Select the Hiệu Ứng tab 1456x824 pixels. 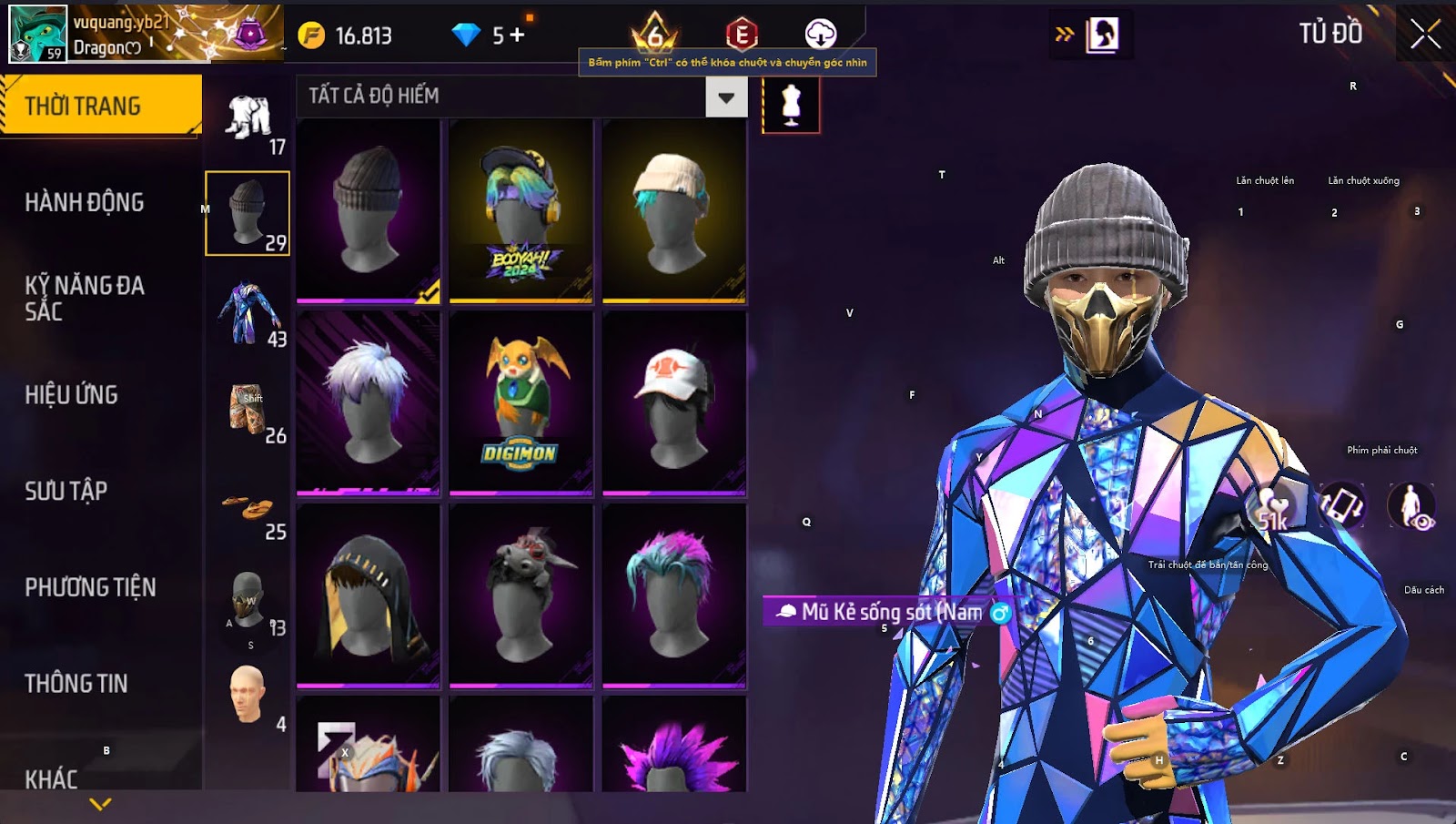(72, 394)
